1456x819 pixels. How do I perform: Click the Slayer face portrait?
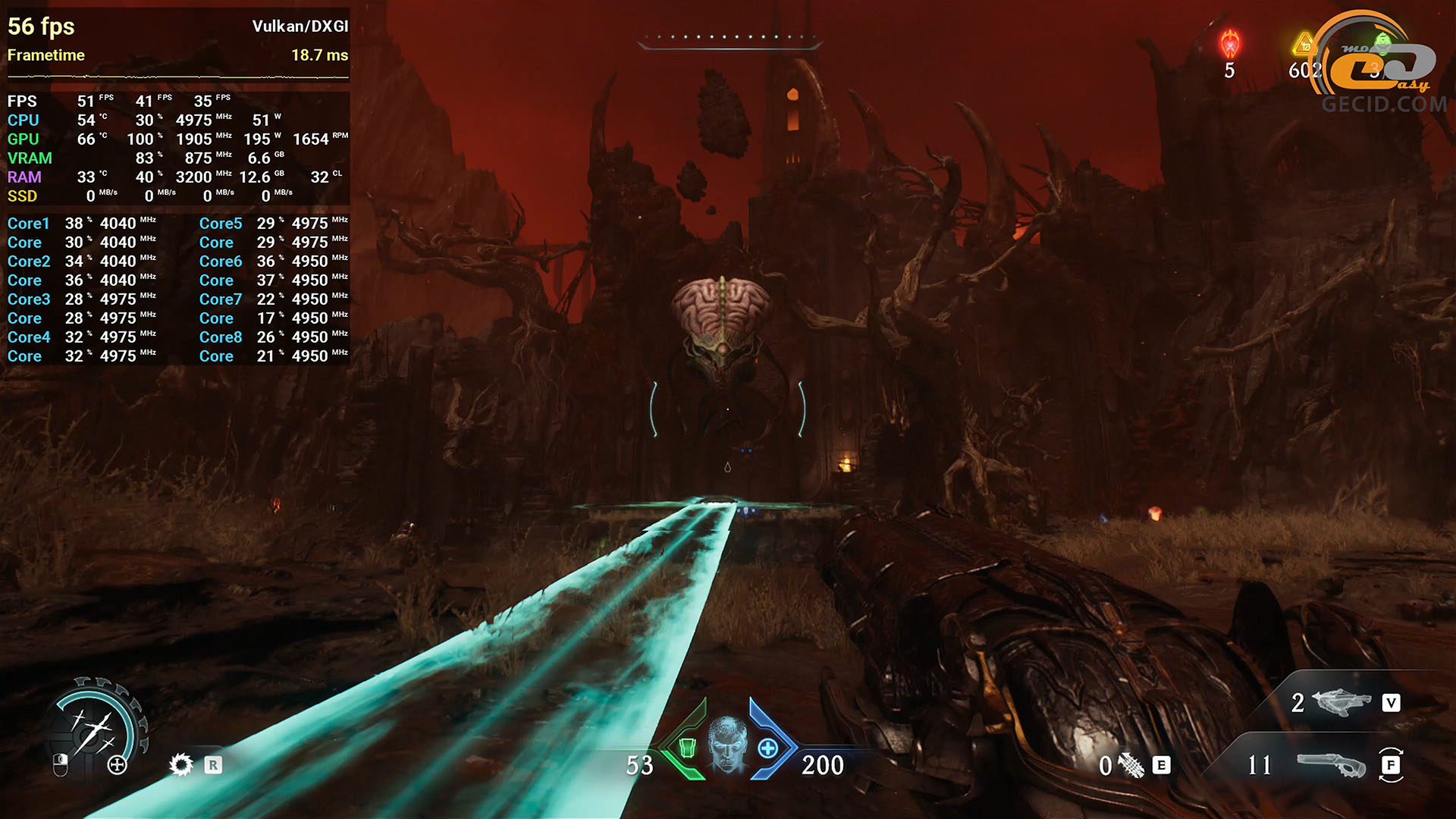727,745
